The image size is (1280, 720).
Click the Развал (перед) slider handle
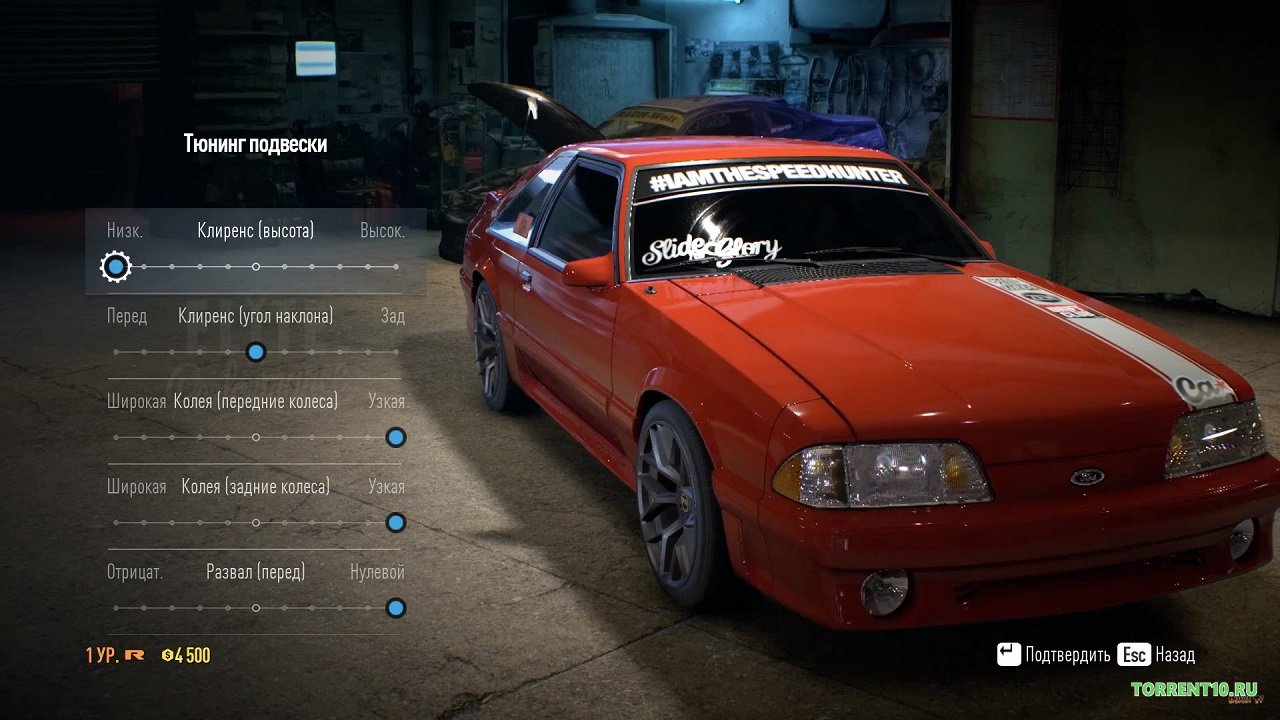pyautogui.click(x=396, y=608)
